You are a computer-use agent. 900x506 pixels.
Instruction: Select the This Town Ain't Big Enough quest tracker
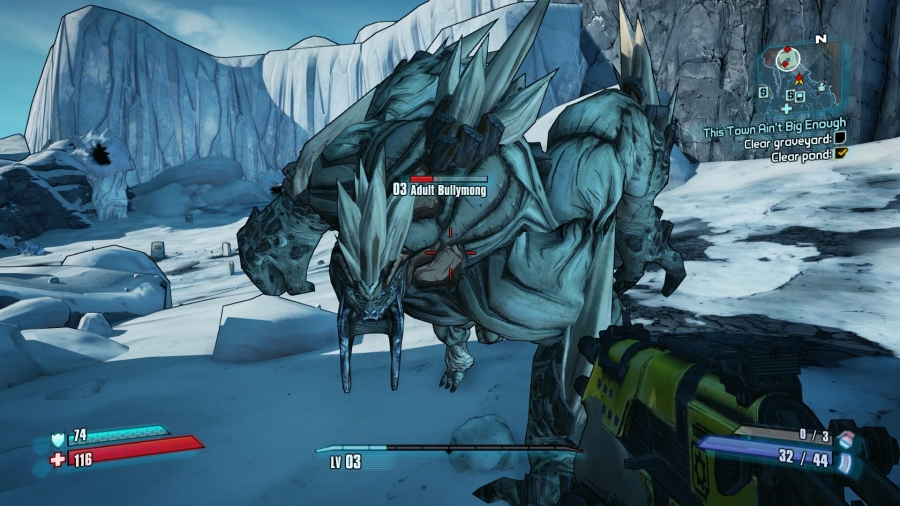coord(774,125)
